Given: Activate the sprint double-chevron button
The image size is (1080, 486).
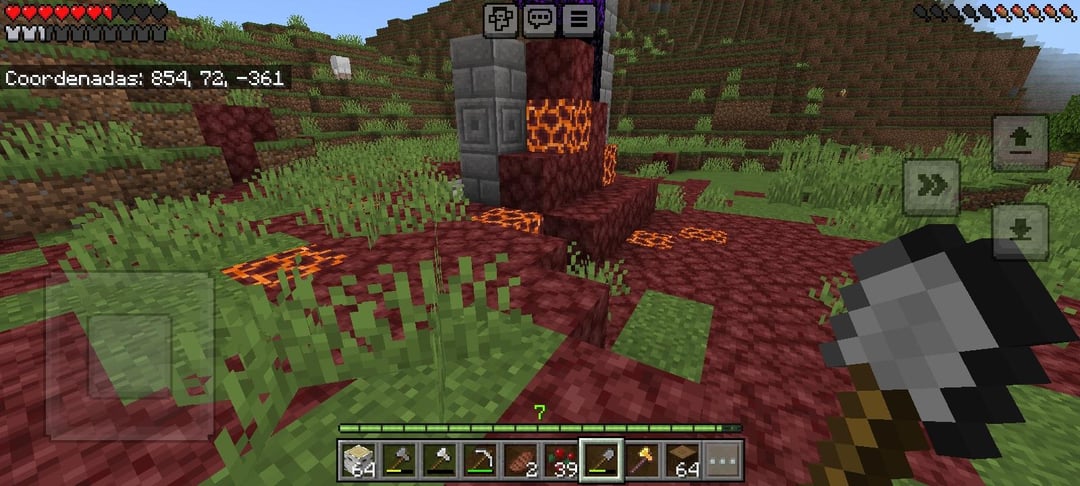Looking at the screenshot, I should click(x=931, y=187).
